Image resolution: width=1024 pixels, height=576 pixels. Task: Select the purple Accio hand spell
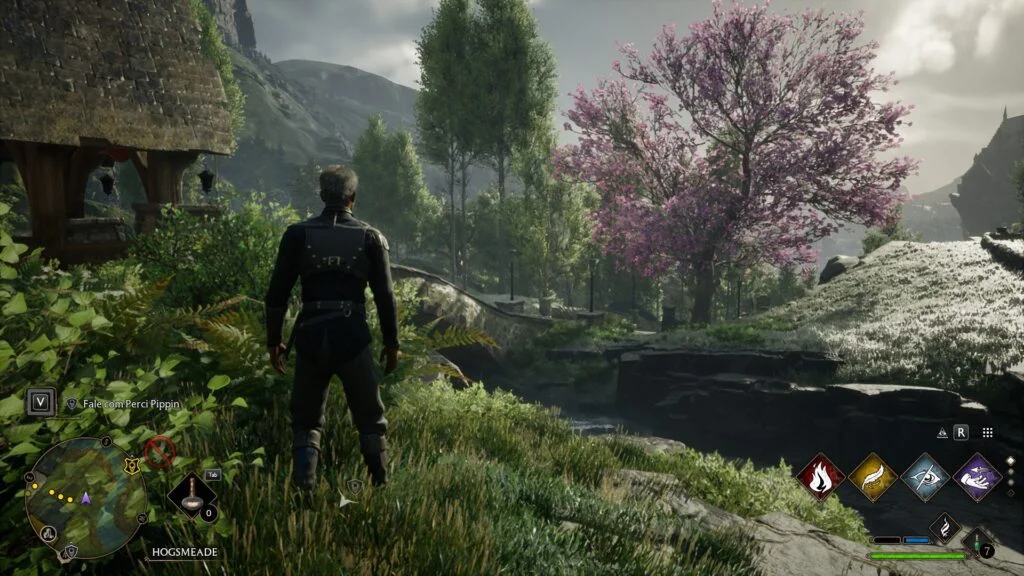977,477
